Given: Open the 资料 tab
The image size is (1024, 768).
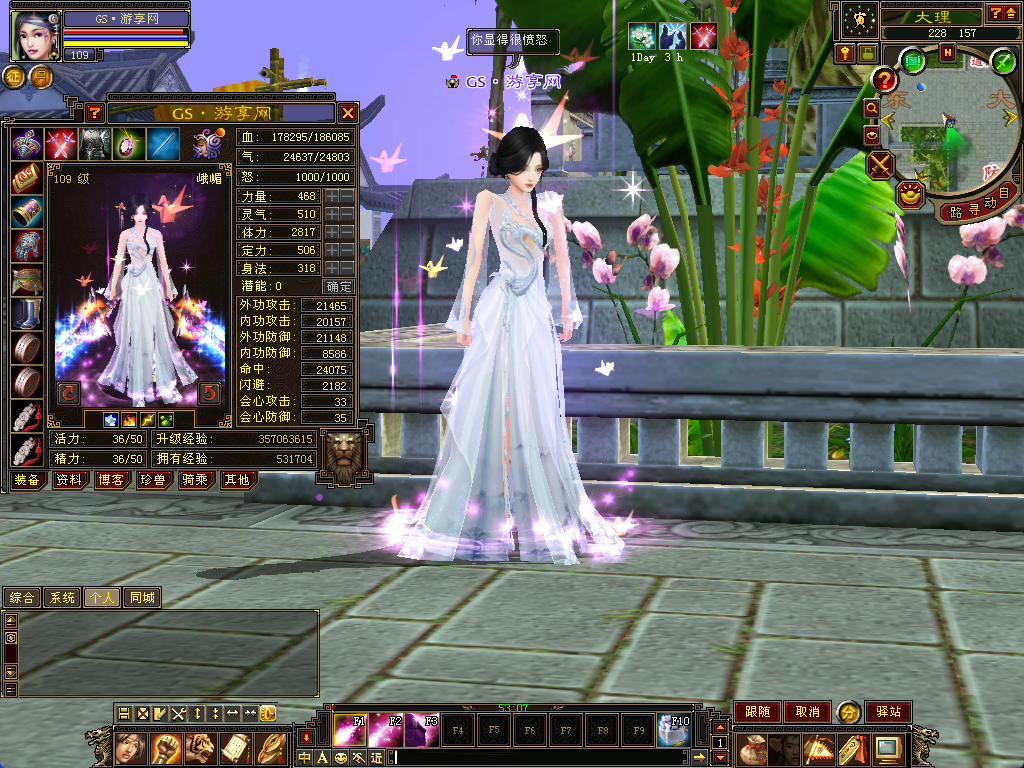Looking at the screenshot, I should pyautogui.click(x=69, y=480).
